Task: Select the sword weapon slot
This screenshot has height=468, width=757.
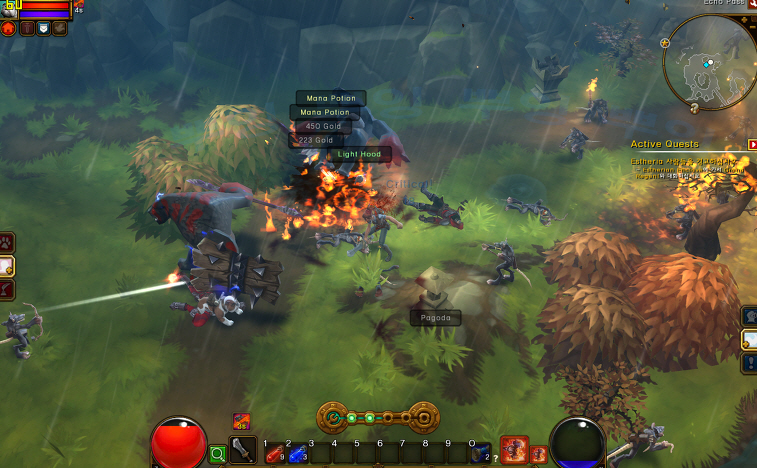Action: (243, 451)
